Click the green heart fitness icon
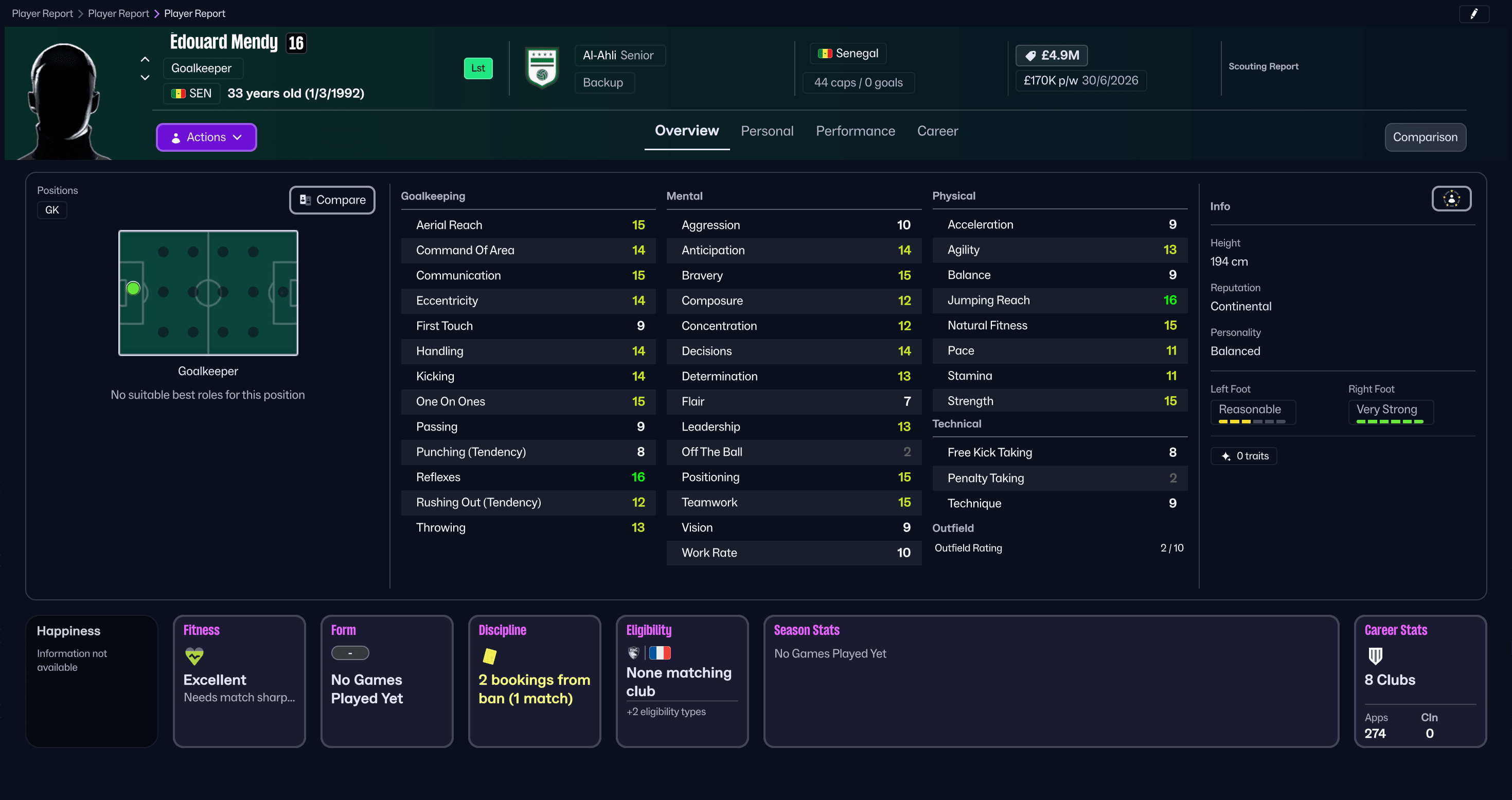 point(194,656)
